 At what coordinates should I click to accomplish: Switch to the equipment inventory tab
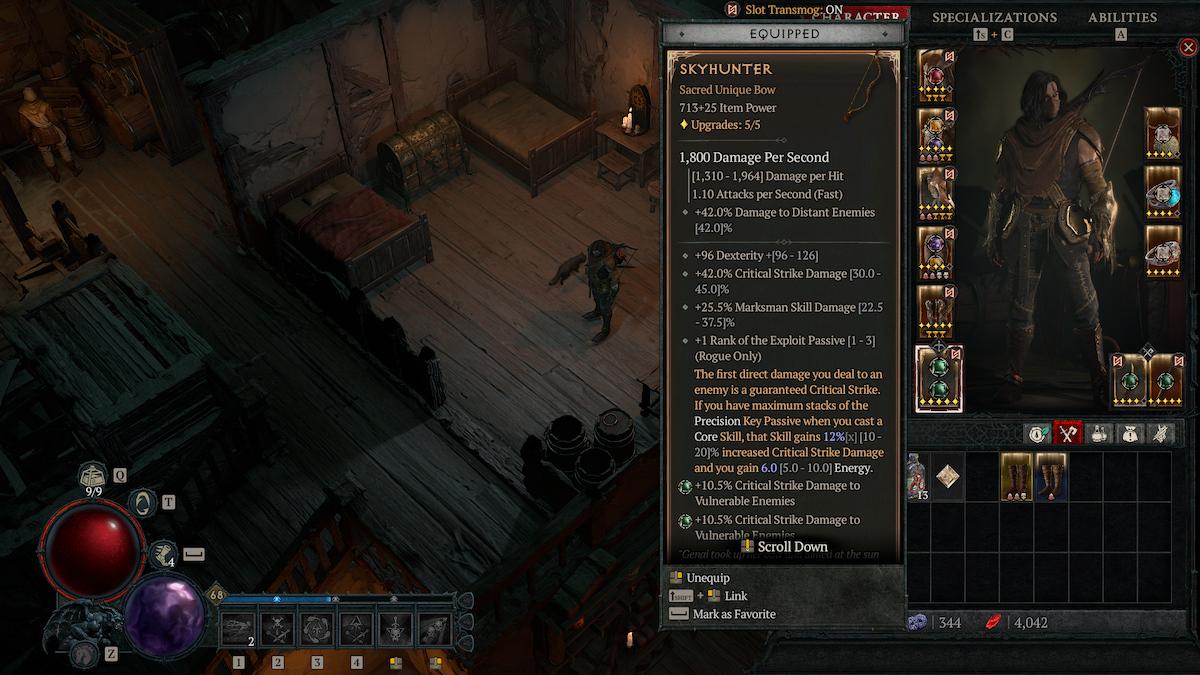pos(1070,433)
